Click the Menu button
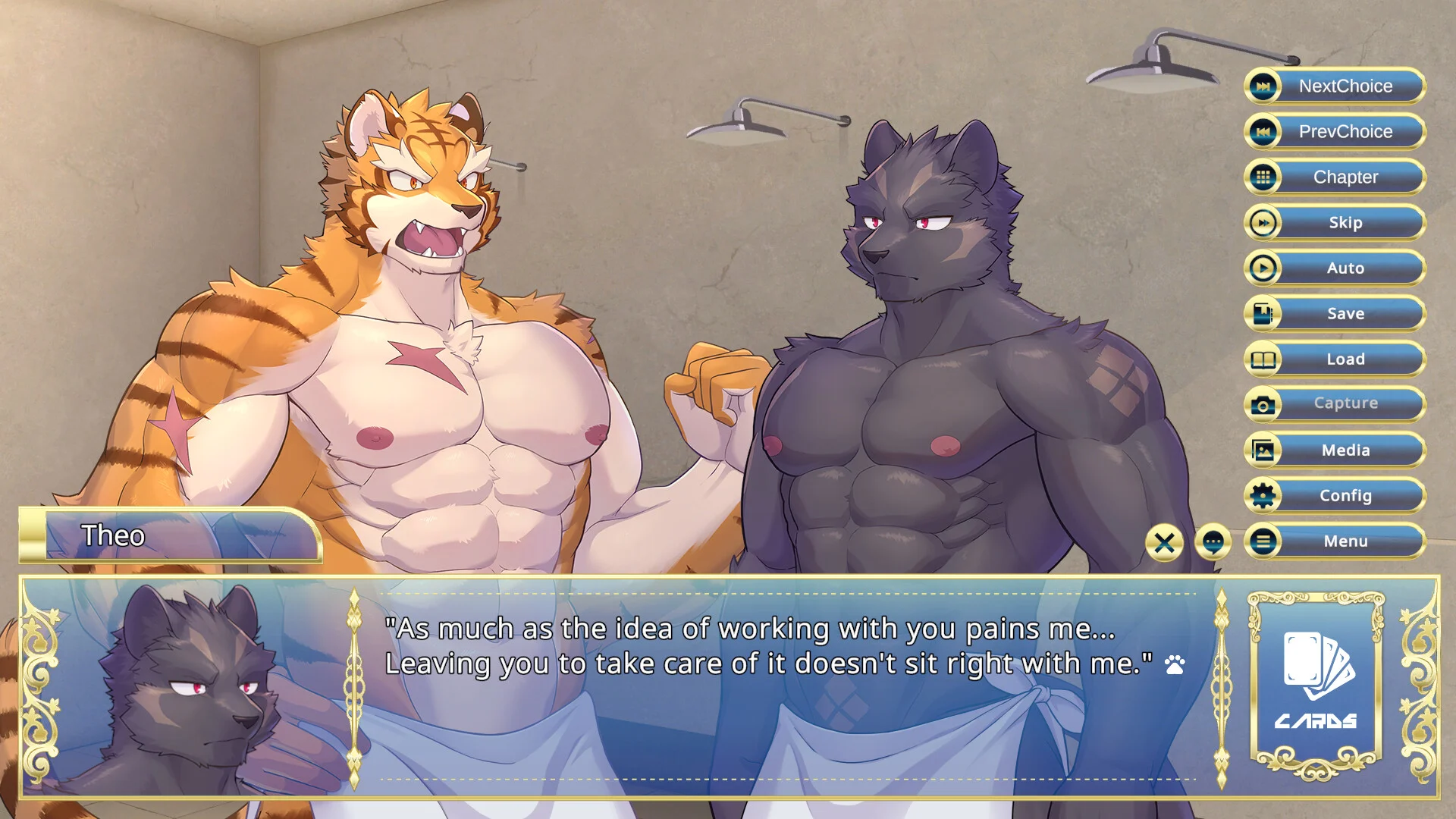Viewport: 1456px width, 819px height. pyautogui.click(x=1335, y=541)
